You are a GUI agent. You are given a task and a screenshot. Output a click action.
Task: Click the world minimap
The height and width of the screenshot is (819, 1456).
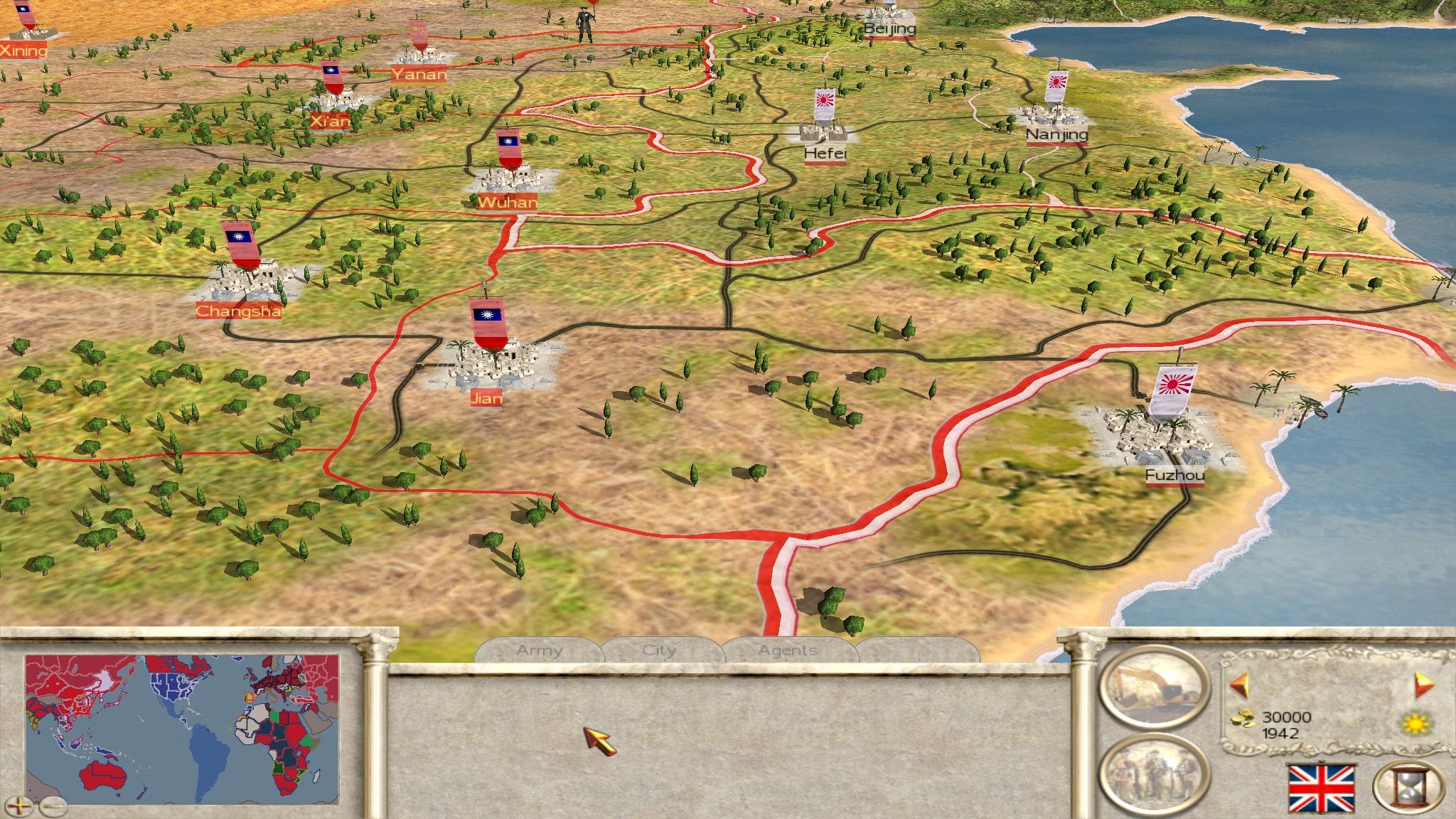[182, 729]
